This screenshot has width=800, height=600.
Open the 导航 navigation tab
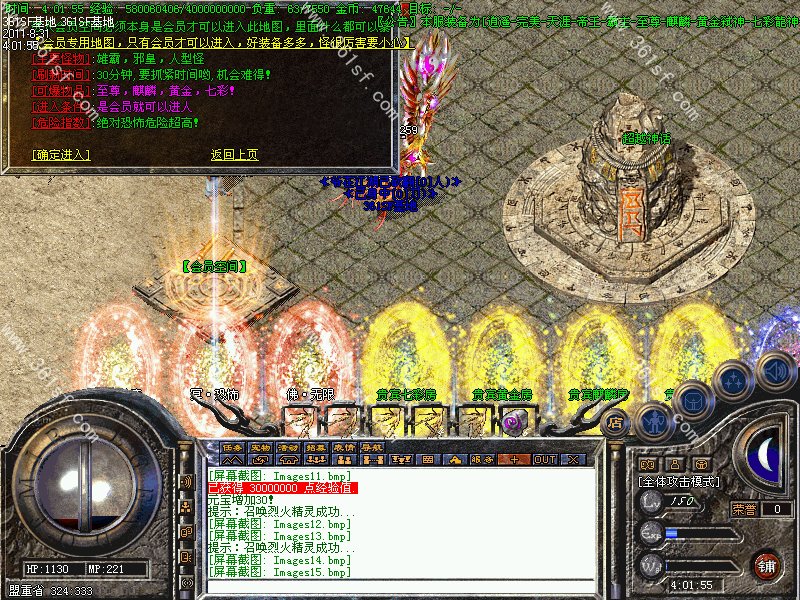[373, 447]
